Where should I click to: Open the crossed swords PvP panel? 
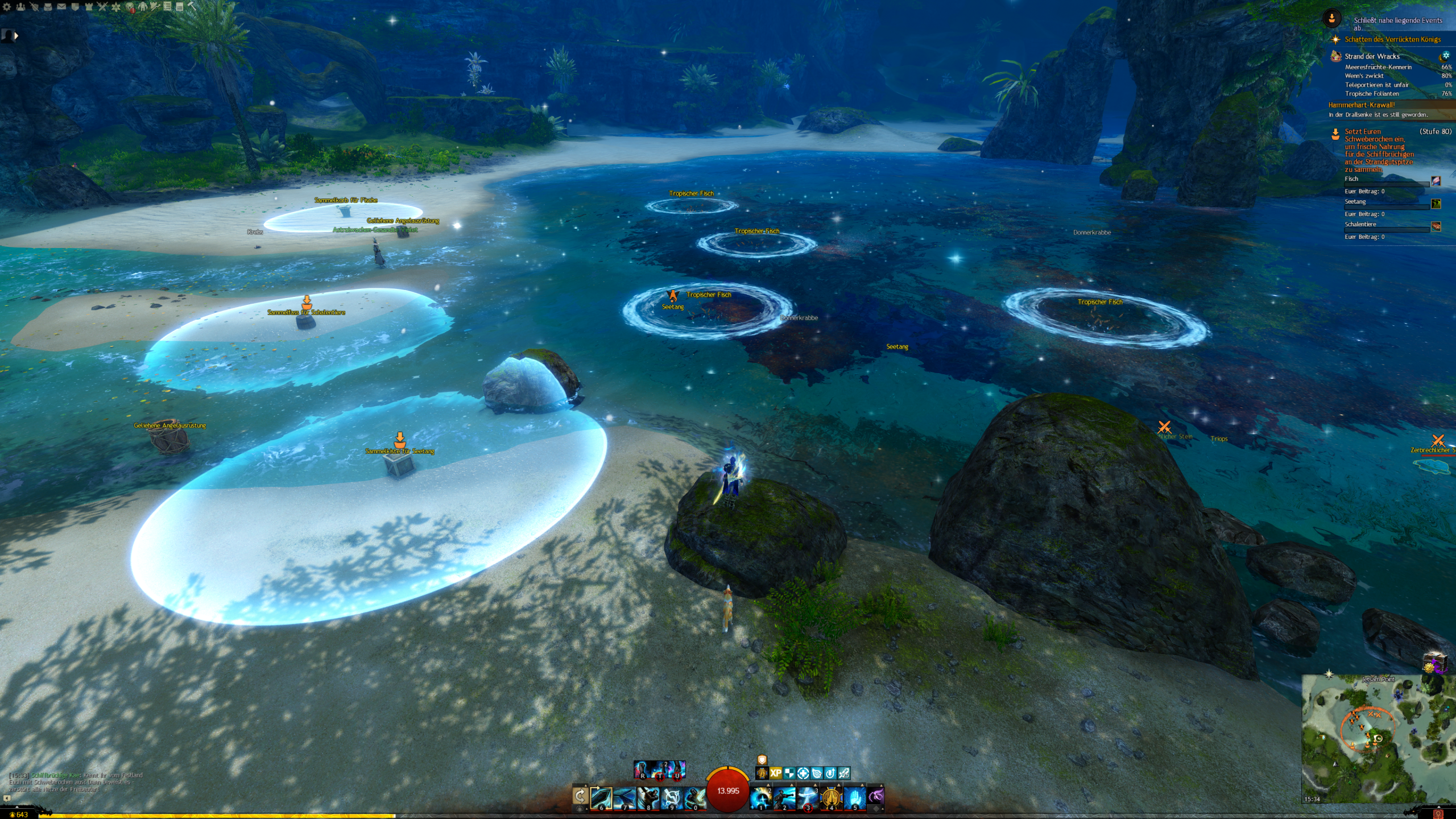click(102, 7)
